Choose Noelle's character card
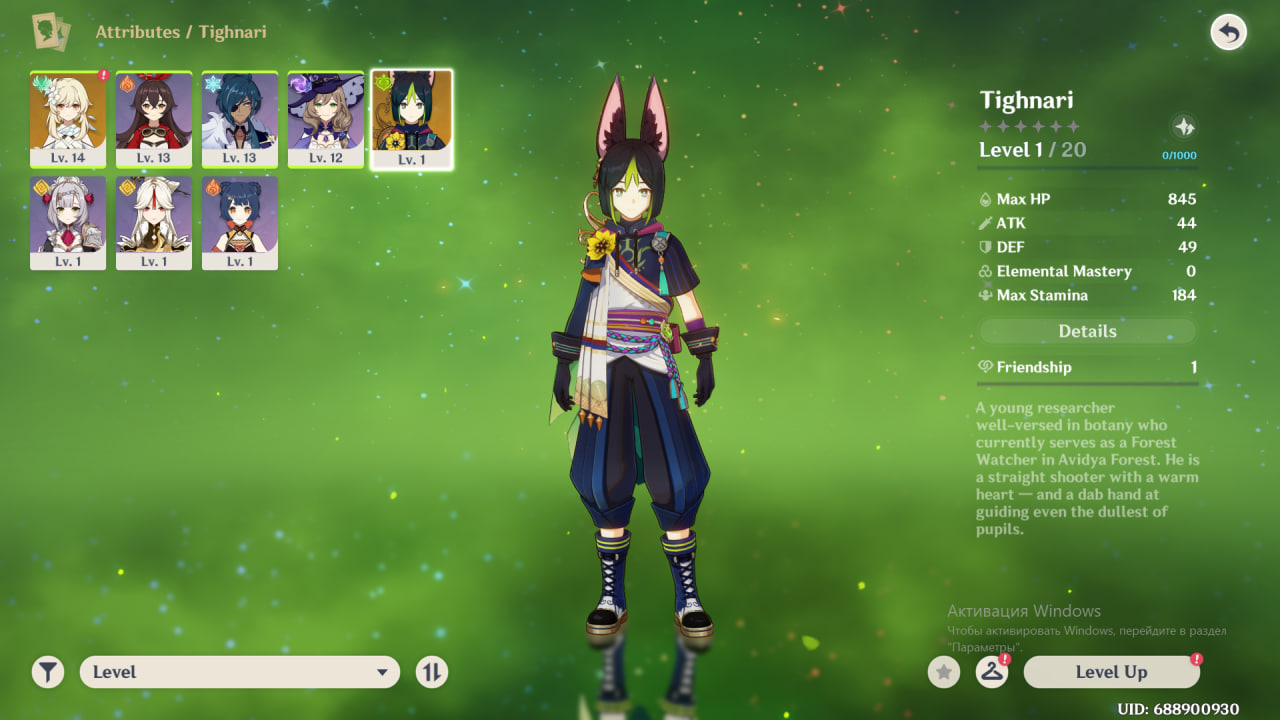The width and height of the screenshot is (1280, 720). (68, 223)
